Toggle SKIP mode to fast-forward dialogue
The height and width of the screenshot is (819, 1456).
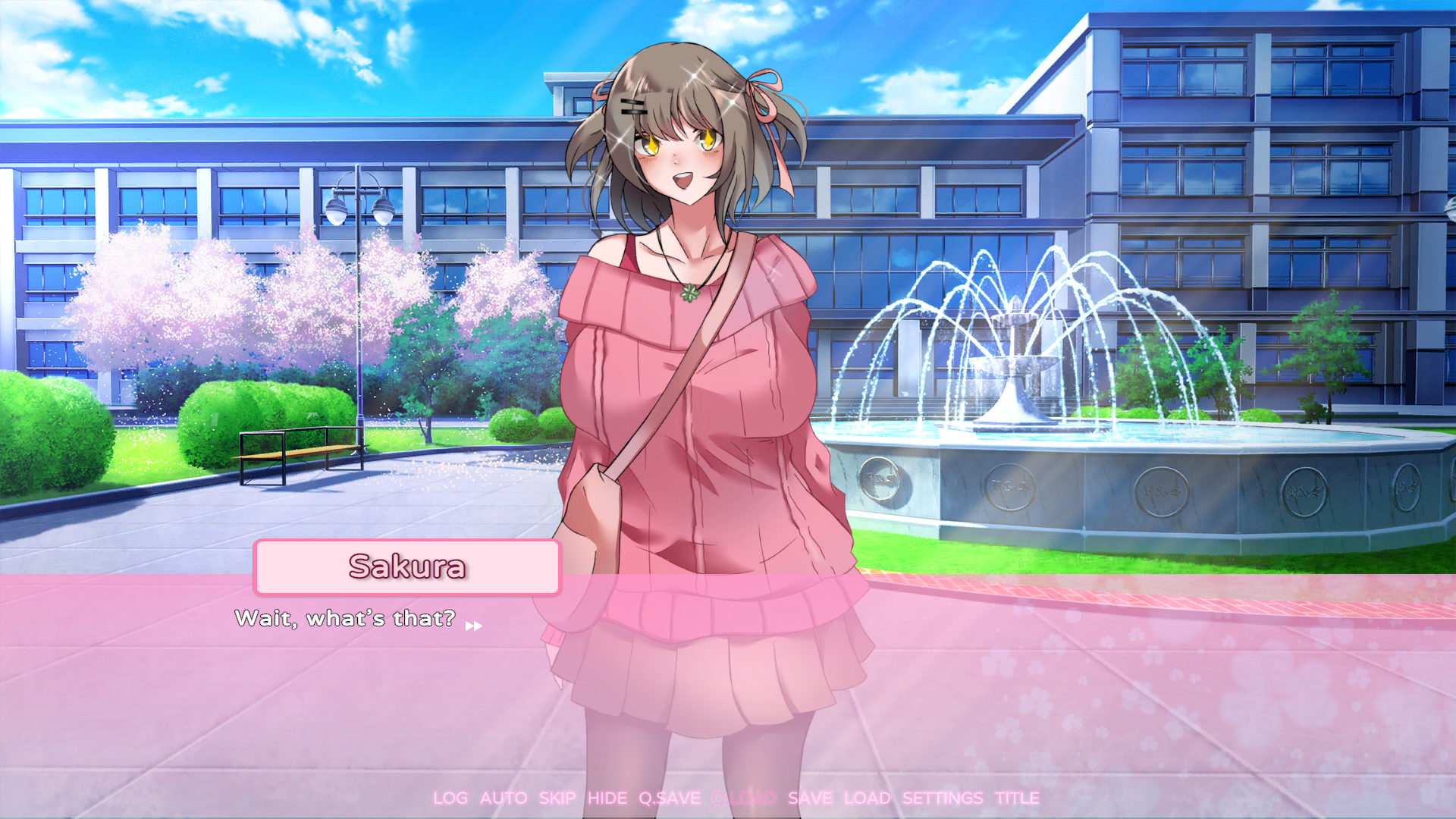pos(557,798)
